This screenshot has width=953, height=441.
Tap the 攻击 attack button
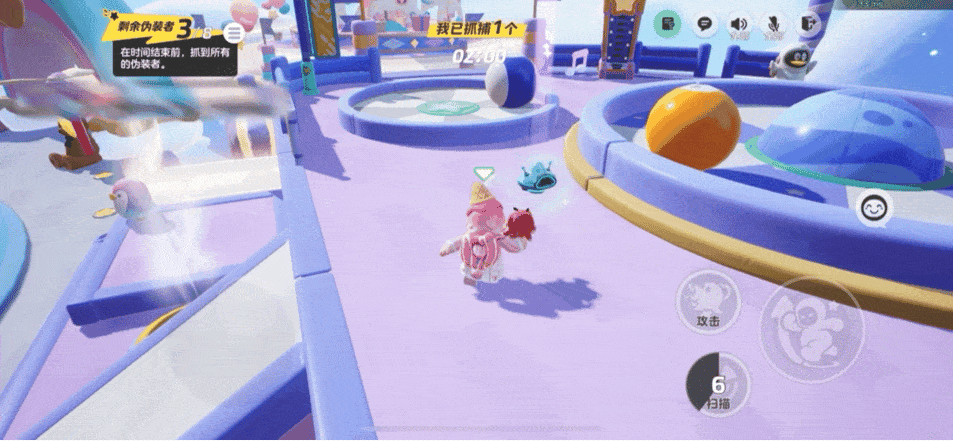pyautogui.click(x=708, y=302)
